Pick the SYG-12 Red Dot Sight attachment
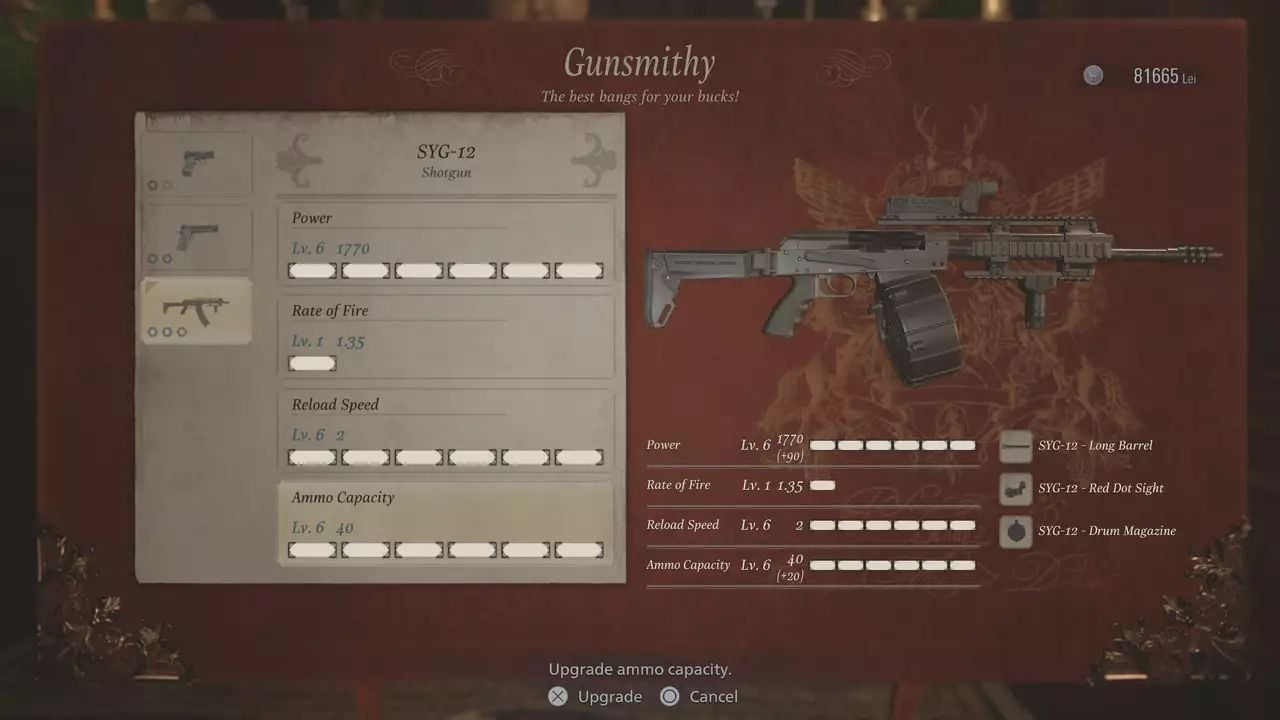The width and height of the screenshot is (1280, 720). pos(1016,489)
